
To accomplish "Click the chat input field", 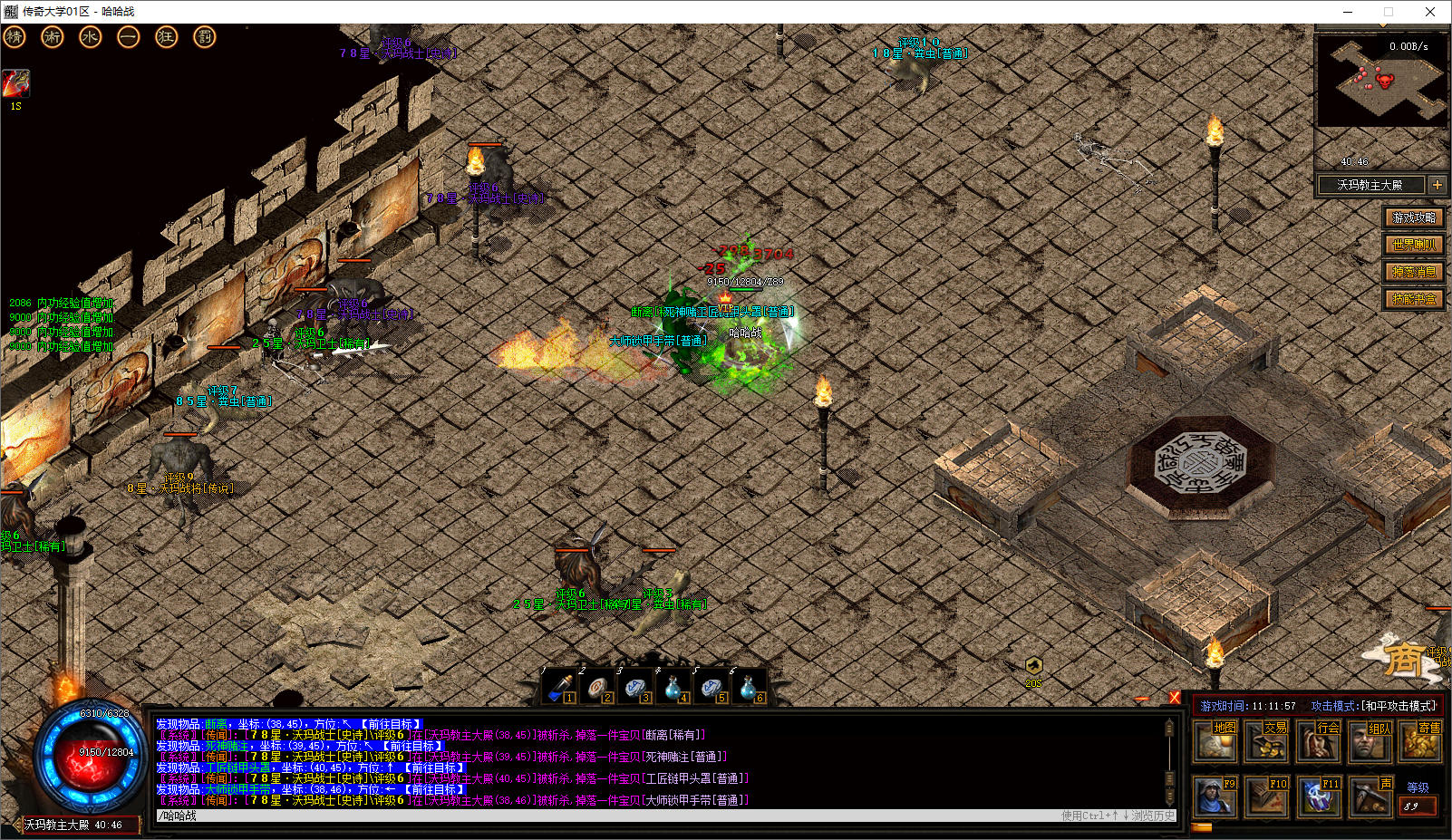I will pos(598,816).
